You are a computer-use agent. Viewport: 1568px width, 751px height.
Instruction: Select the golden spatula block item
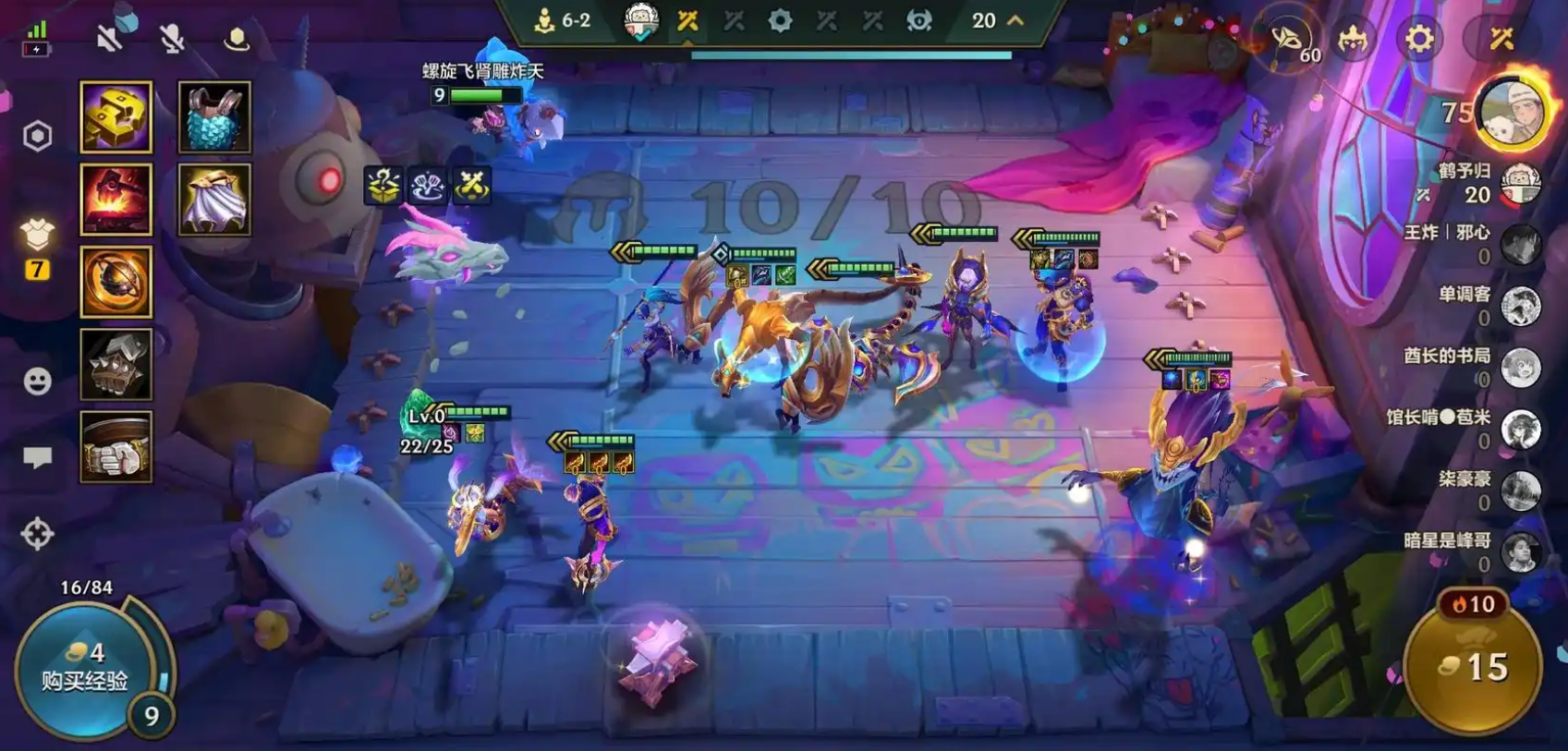tap(116, 116)
